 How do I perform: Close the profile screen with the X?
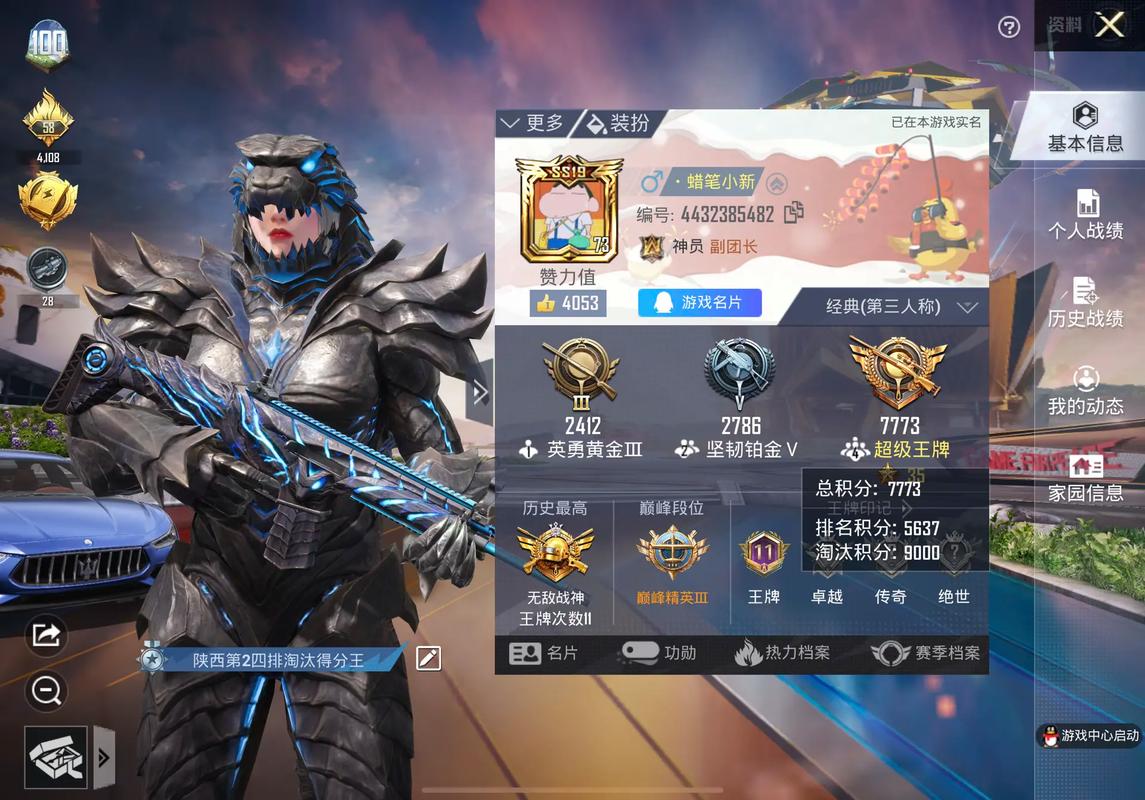point(1109,25)
